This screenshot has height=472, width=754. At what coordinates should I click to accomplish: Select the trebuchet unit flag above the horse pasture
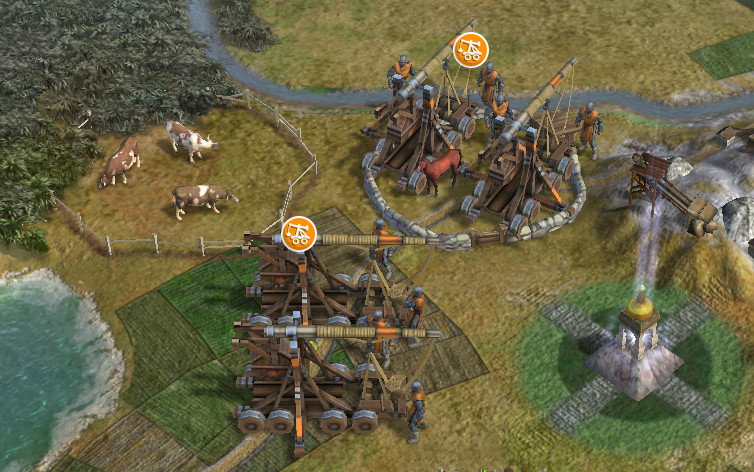(x=470, y=49)
